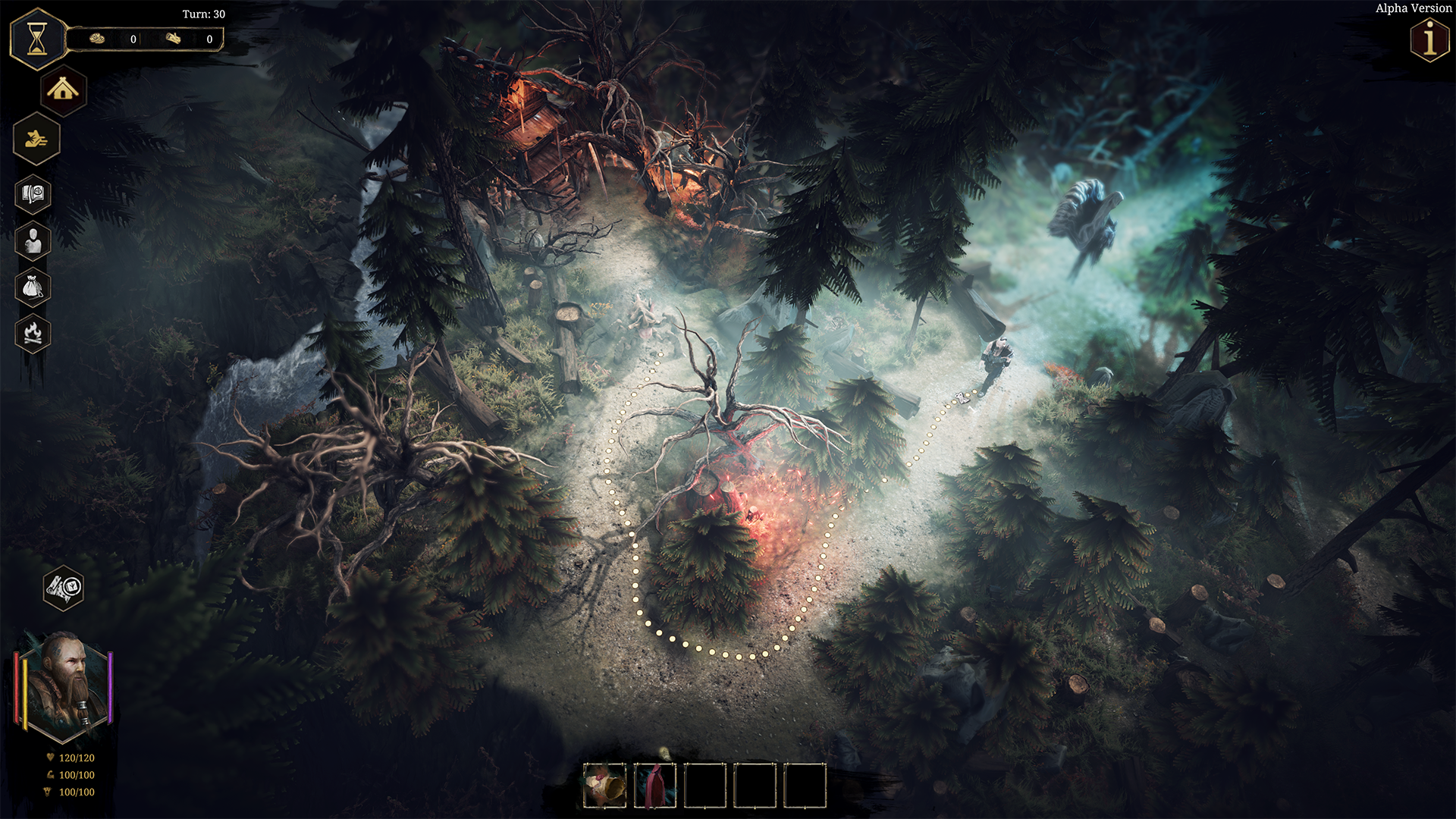Open the village house icon
Screen dimensions: 1456x819
tap(63, 90)
